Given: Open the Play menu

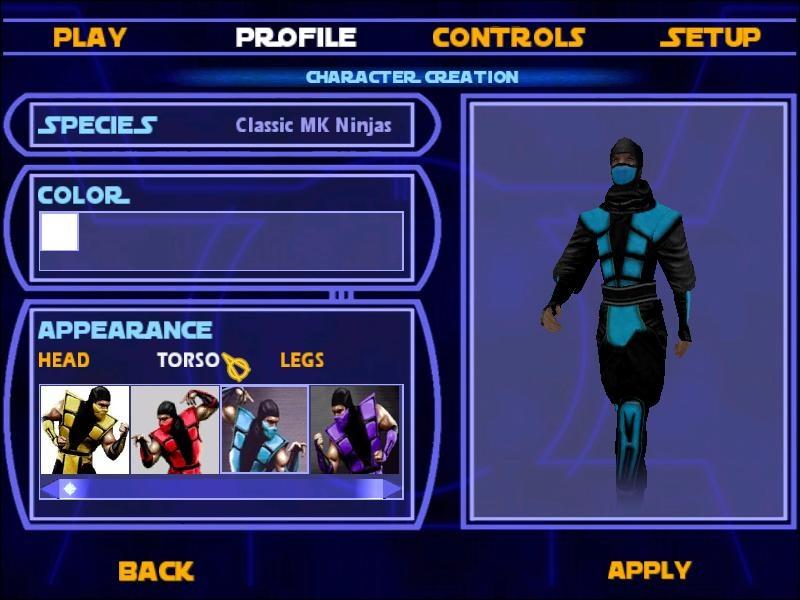Looking at the screenshot, I should pos(90,38).
